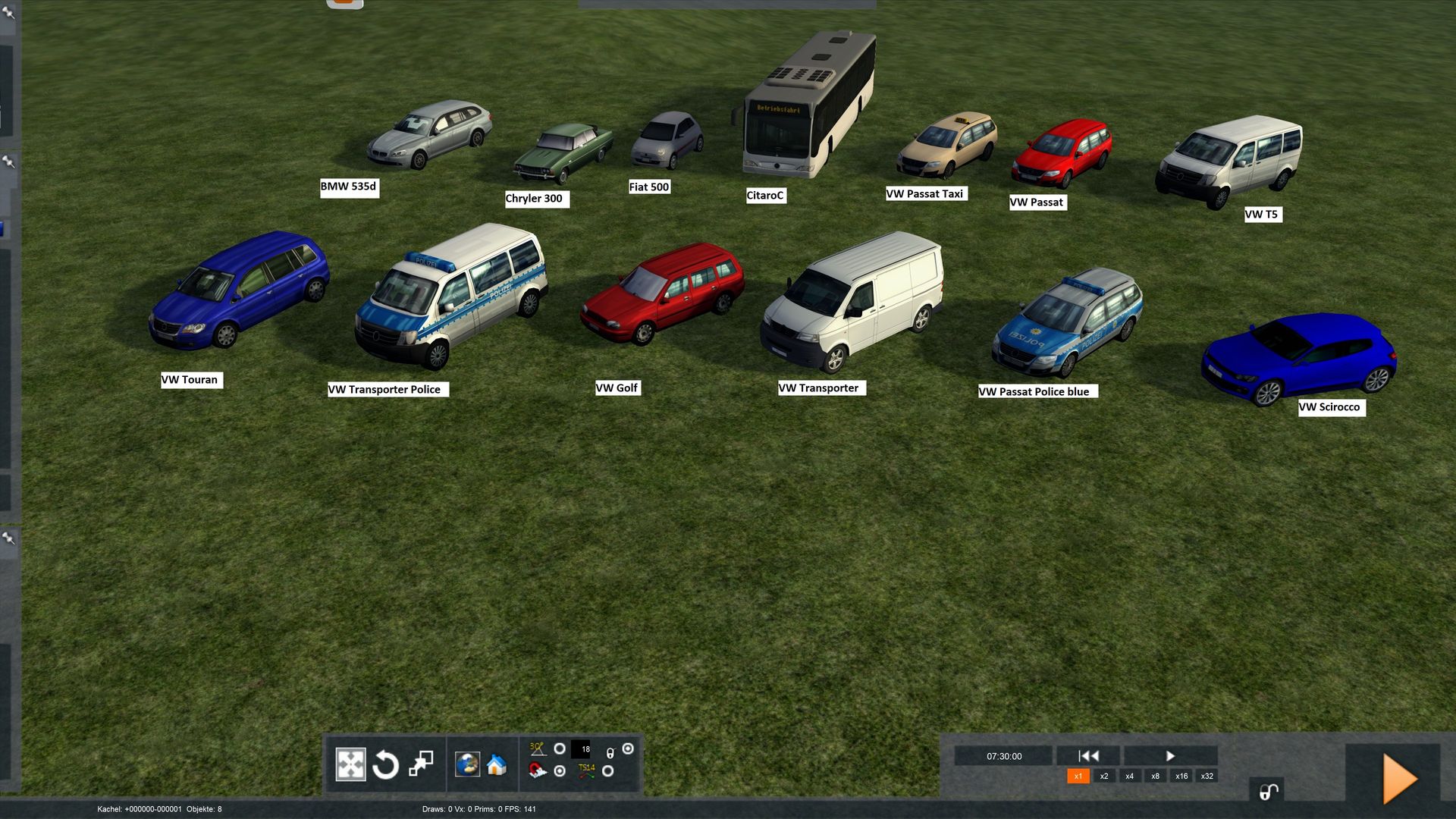This screenshot has width=1456, height=819.
Task: Activate the rotate arrow tool
Action: tap(385, 764)
